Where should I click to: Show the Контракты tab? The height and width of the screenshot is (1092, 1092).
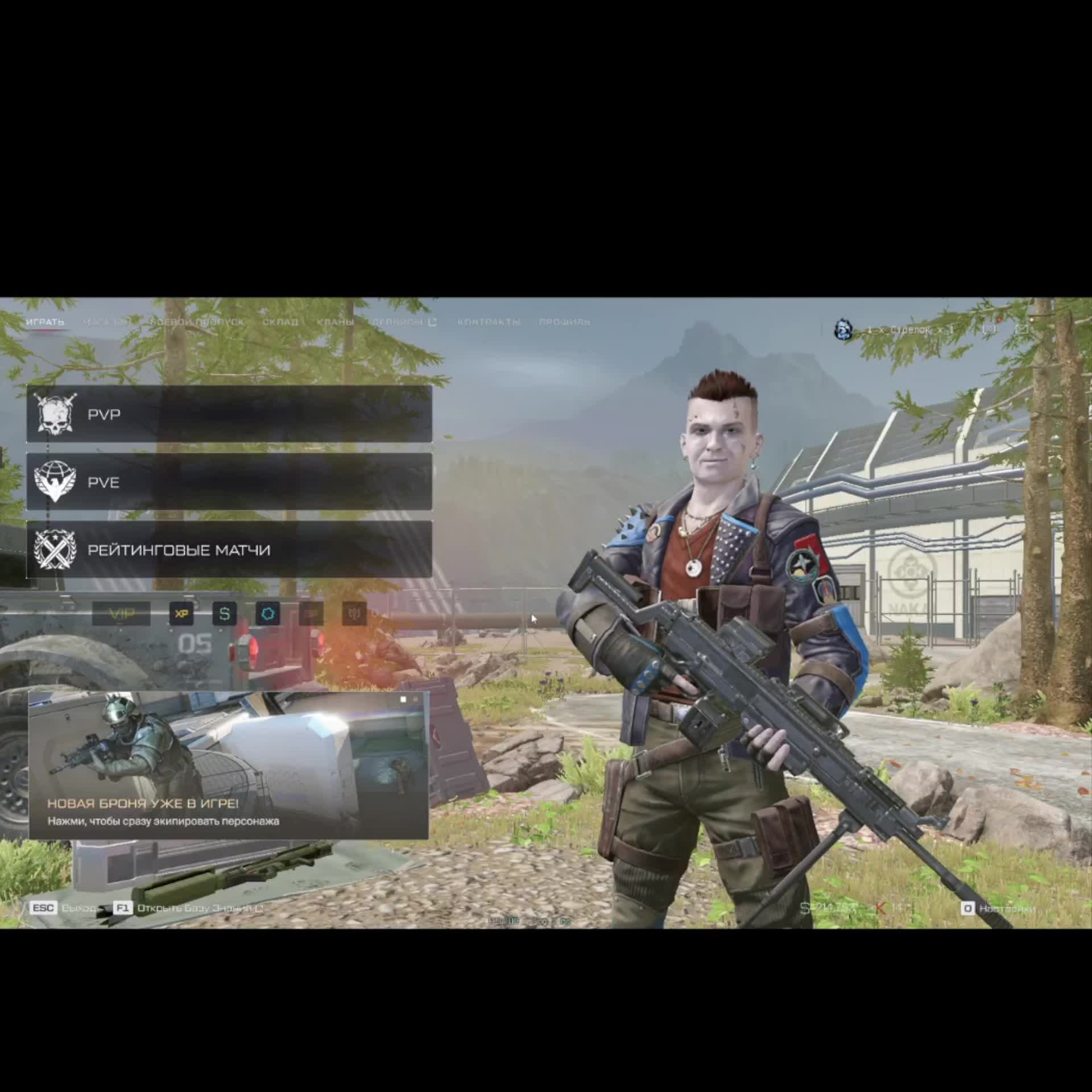(489, 322)
